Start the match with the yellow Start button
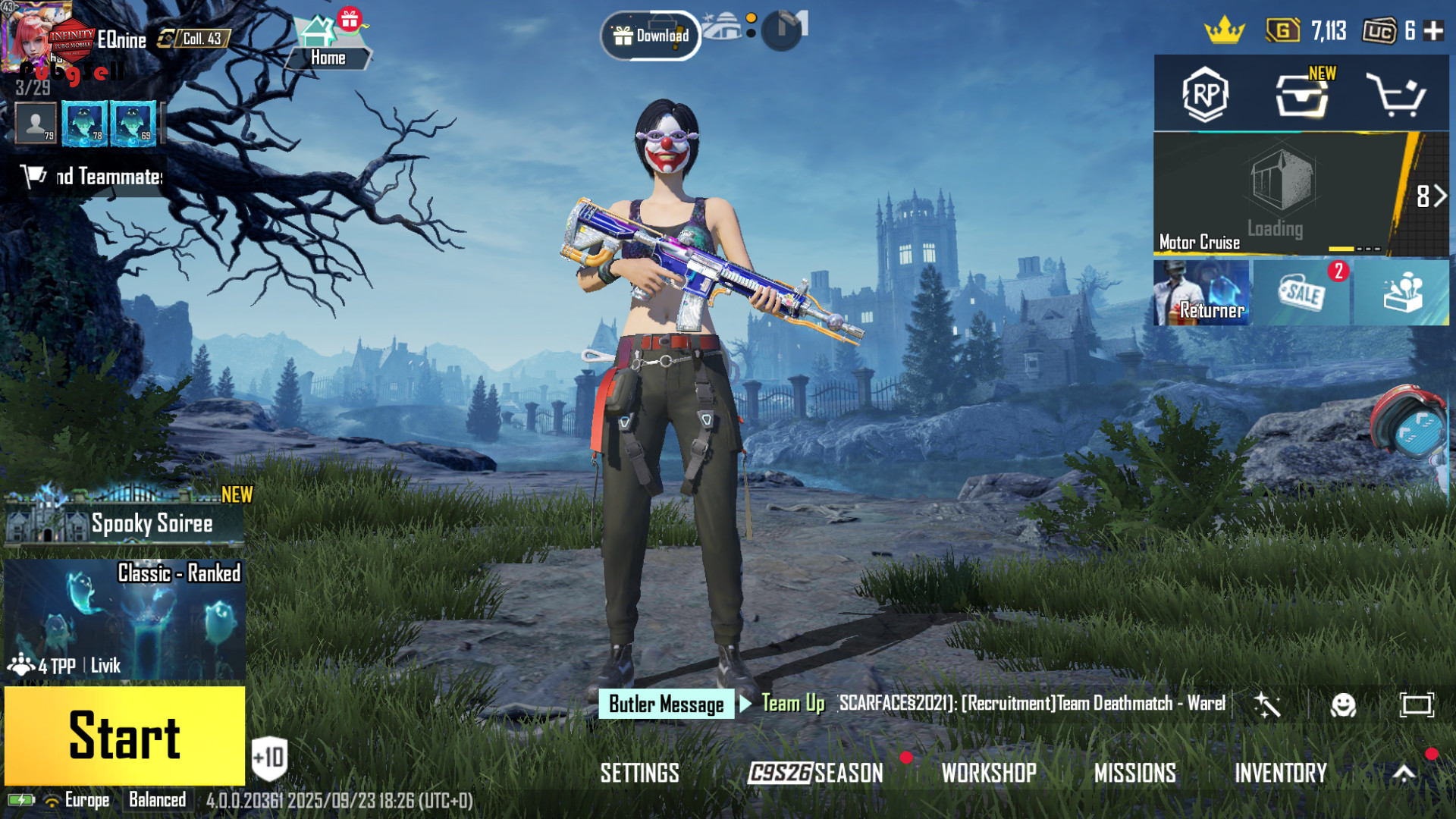The height and width of the screenshot is (819, 1456). pos(124,736)
